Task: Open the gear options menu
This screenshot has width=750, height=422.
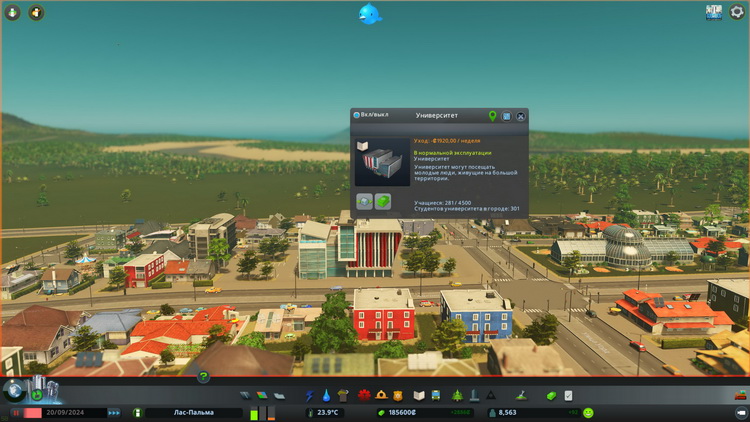Action: 738,13
